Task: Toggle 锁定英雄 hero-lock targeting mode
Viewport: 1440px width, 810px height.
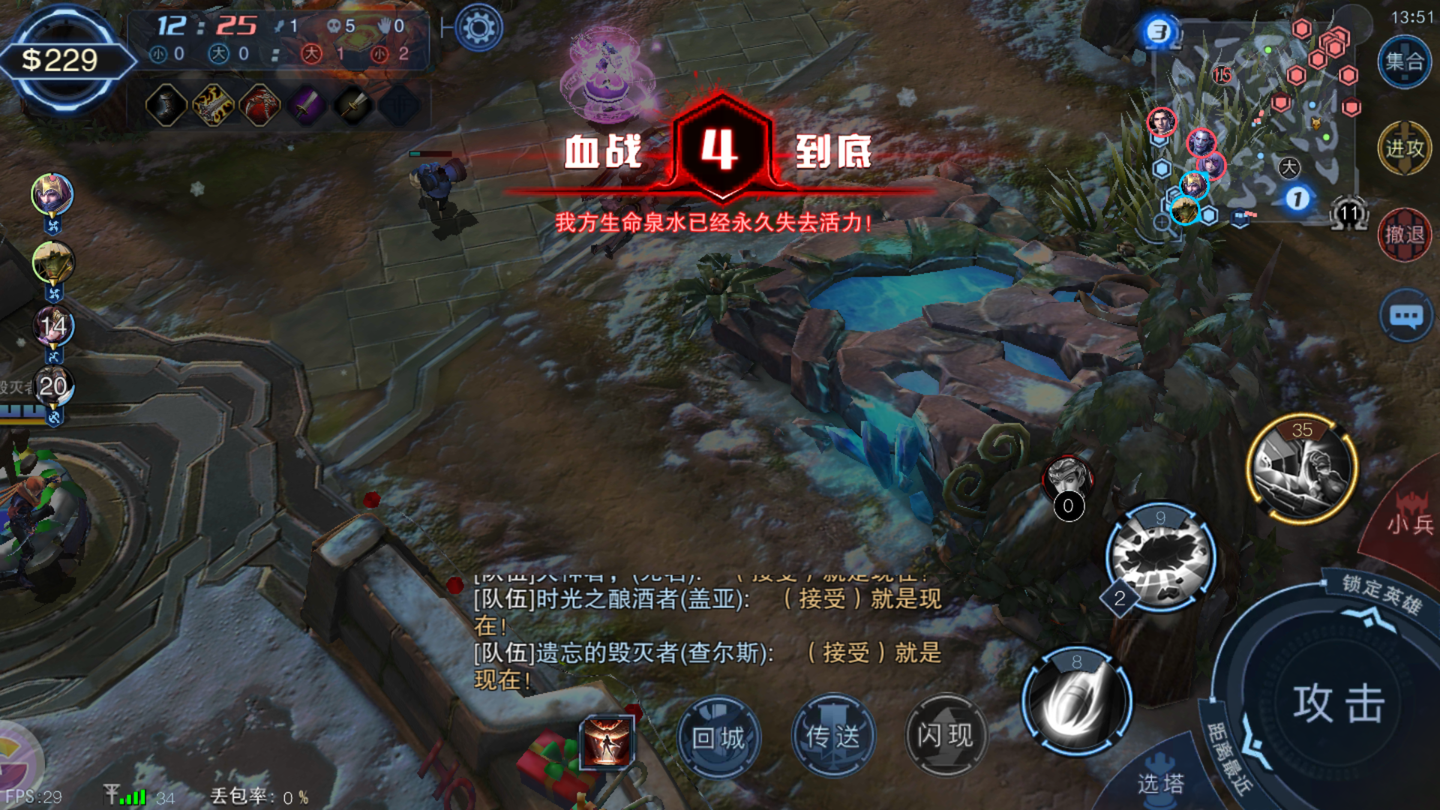Action: 1382,590
